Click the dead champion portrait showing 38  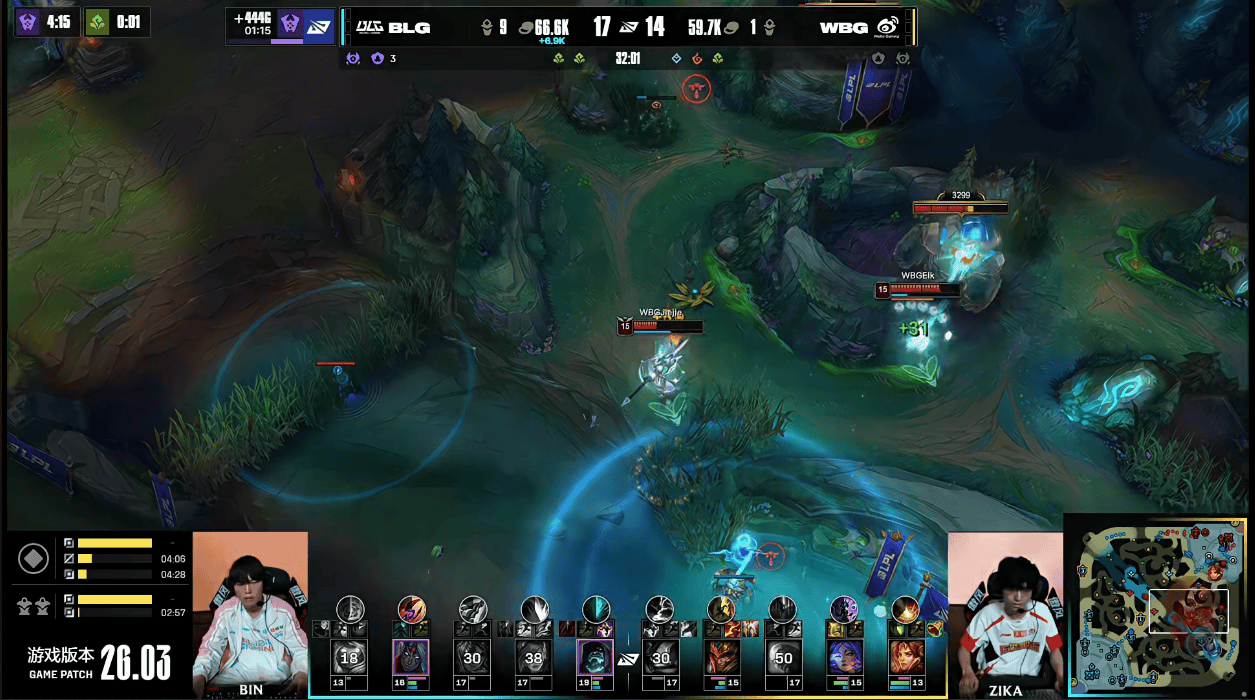coord(533,658)
